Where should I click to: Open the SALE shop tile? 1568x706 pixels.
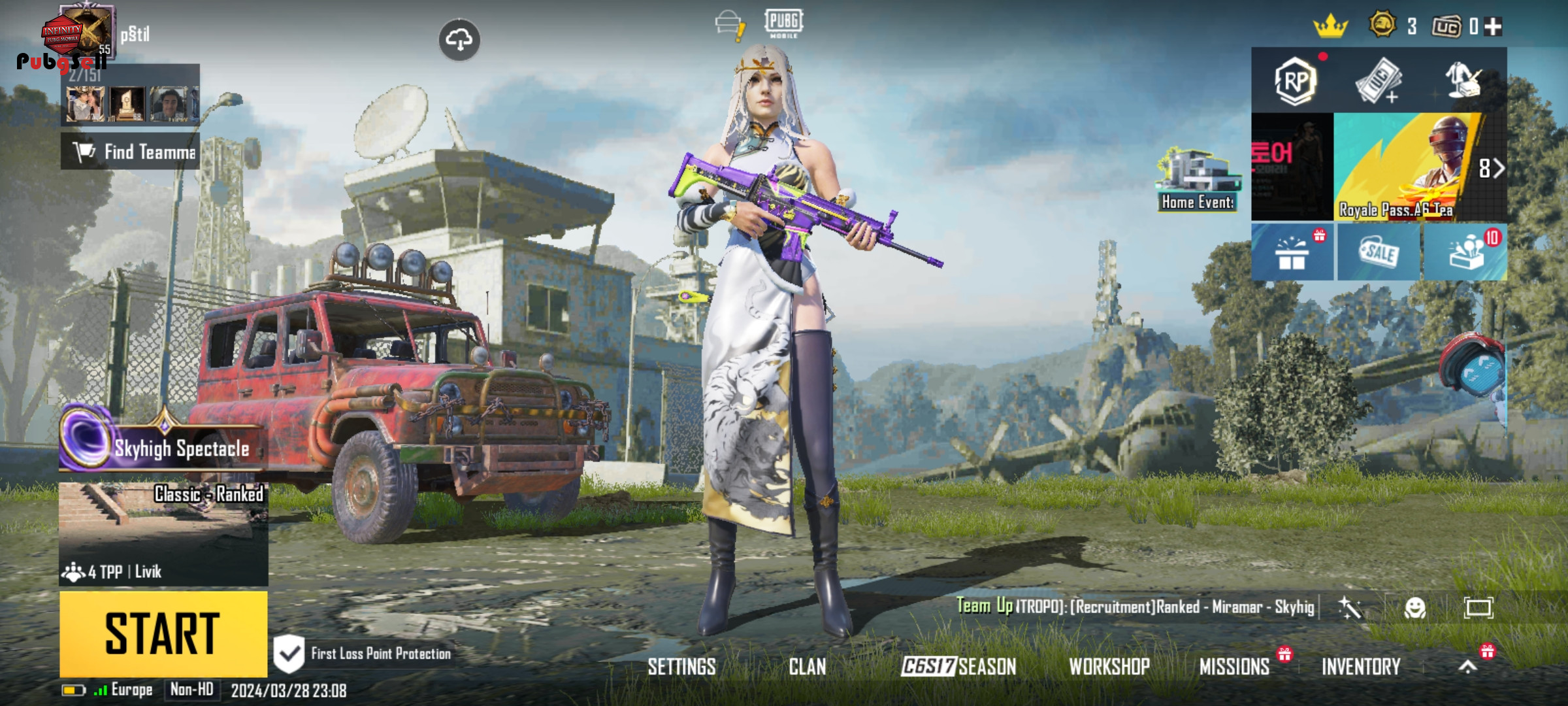(x=1379, y=252)
